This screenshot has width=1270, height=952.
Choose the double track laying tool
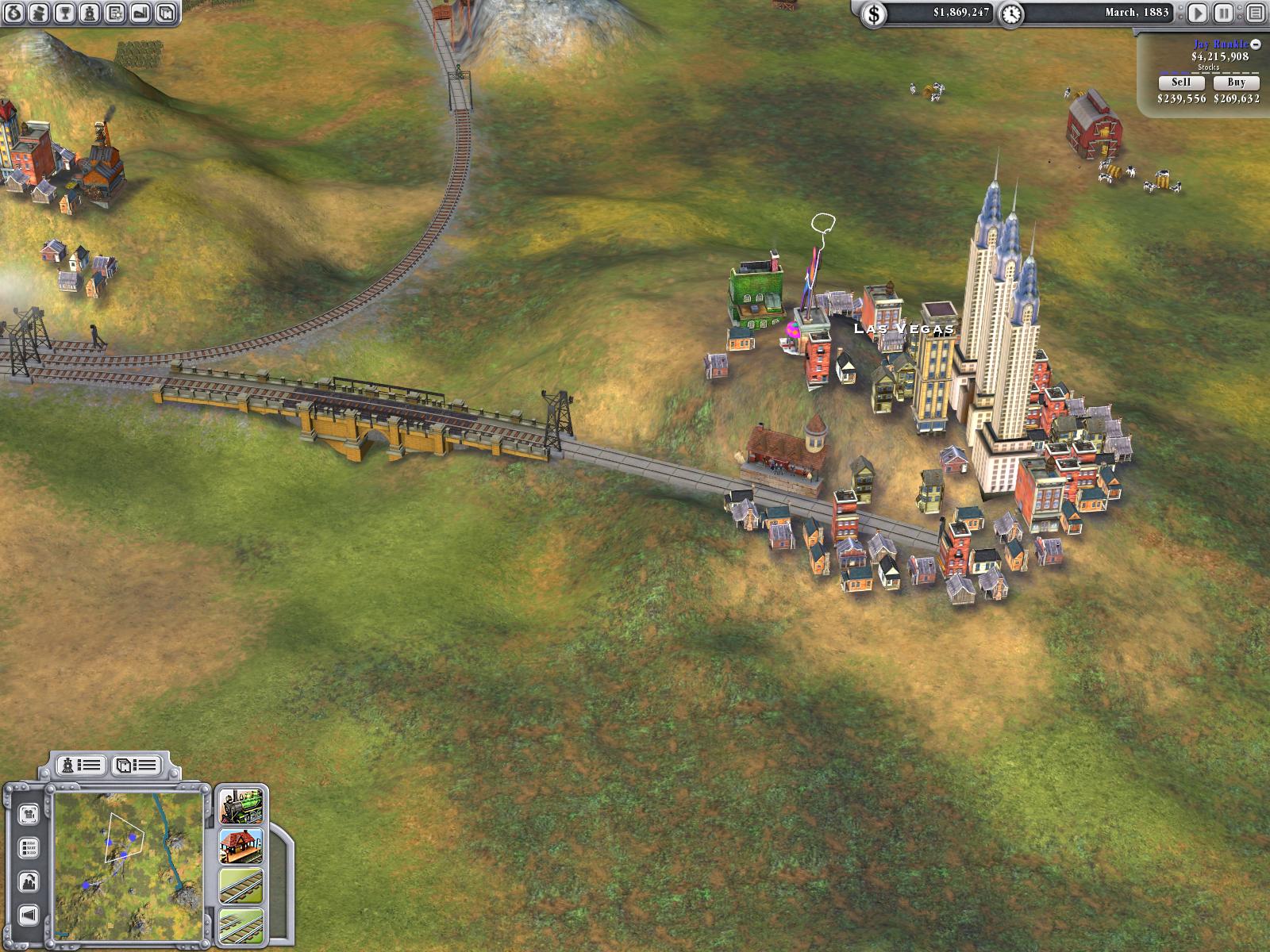pos(241,925)
